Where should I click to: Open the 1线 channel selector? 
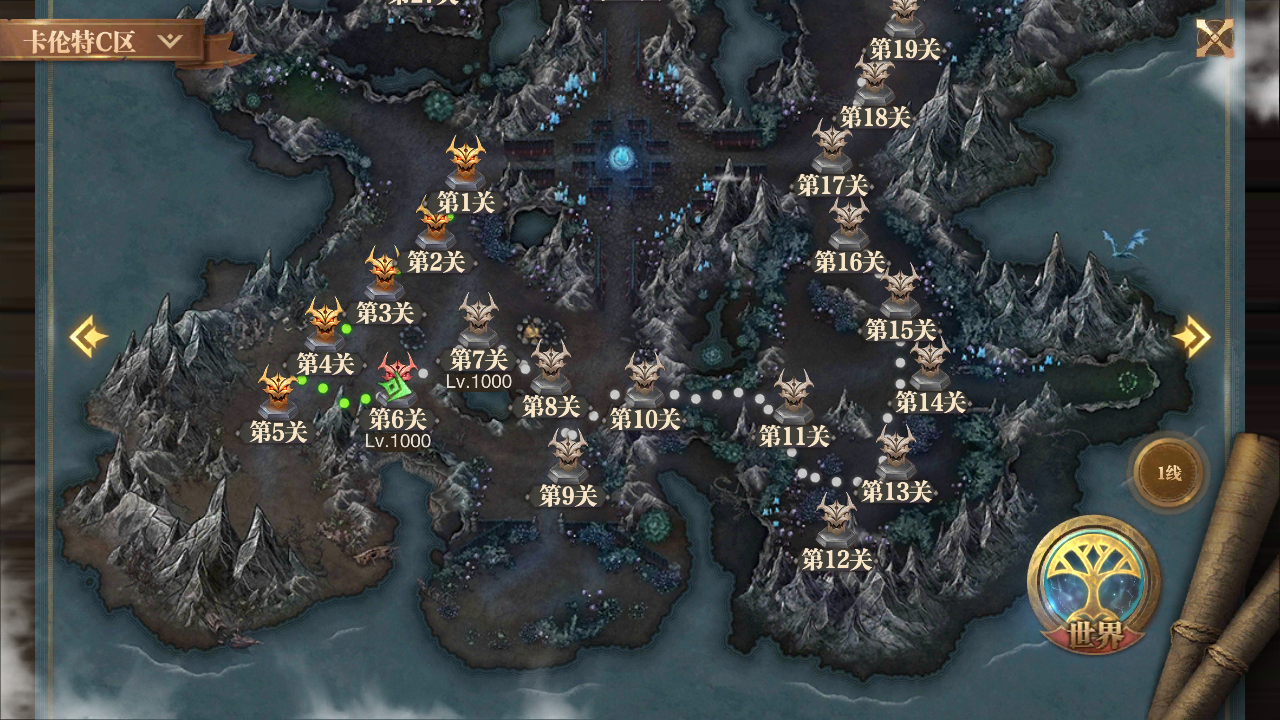(x=1169, y=473)
